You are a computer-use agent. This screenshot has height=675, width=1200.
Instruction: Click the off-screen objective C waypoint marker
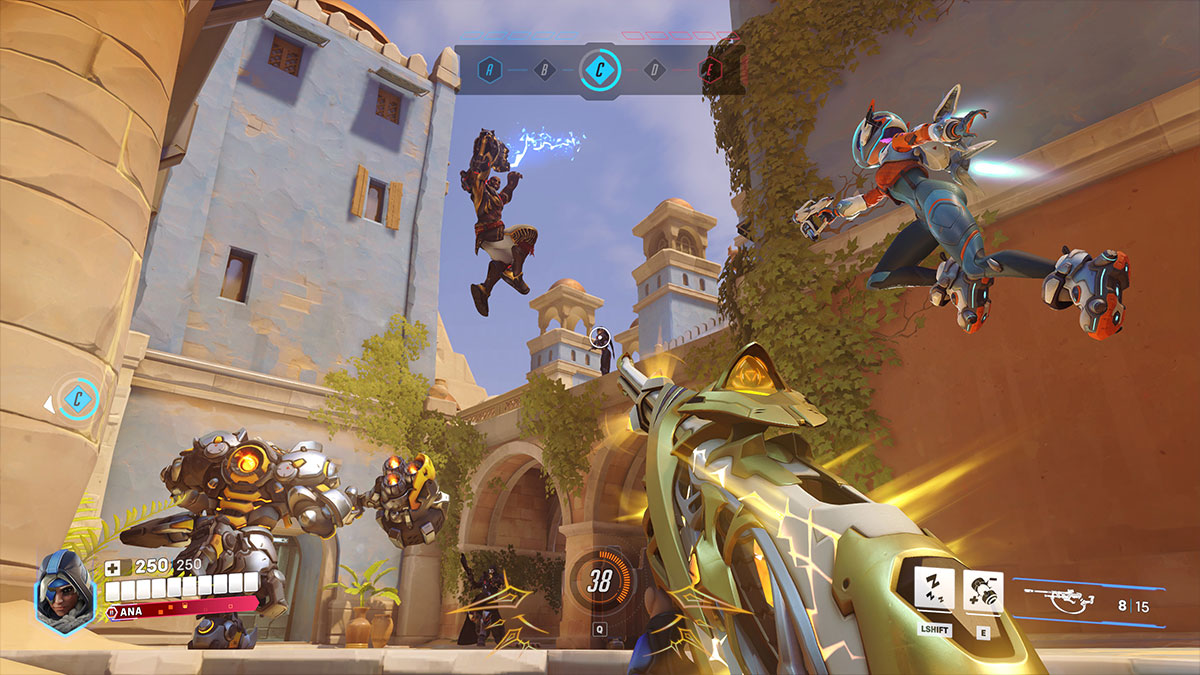(x=76, y=401)
